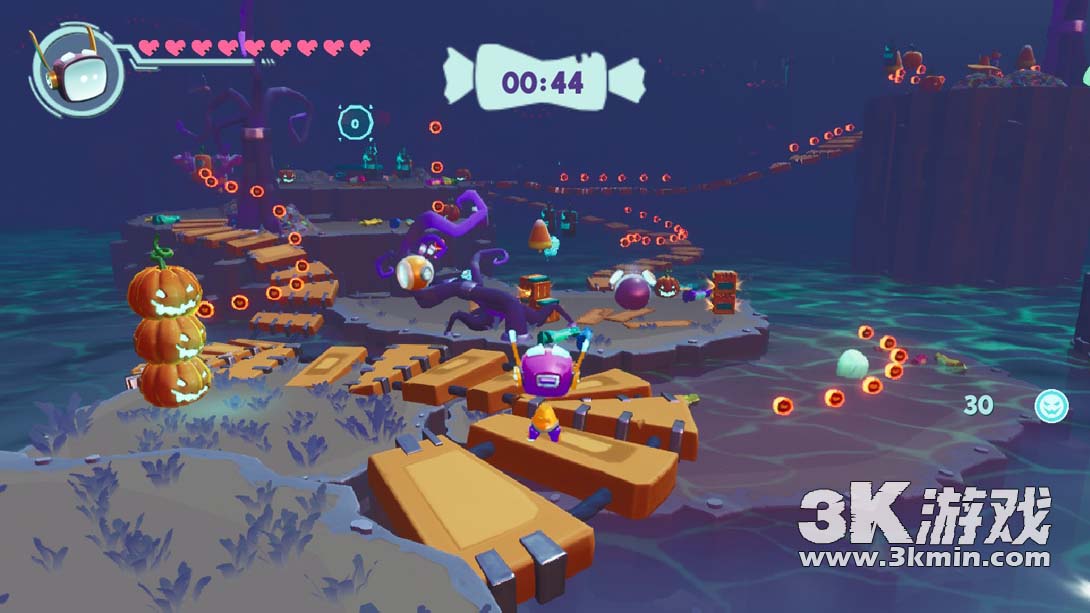Click the smiling candy token counter icon

(x=1051, y=405)
